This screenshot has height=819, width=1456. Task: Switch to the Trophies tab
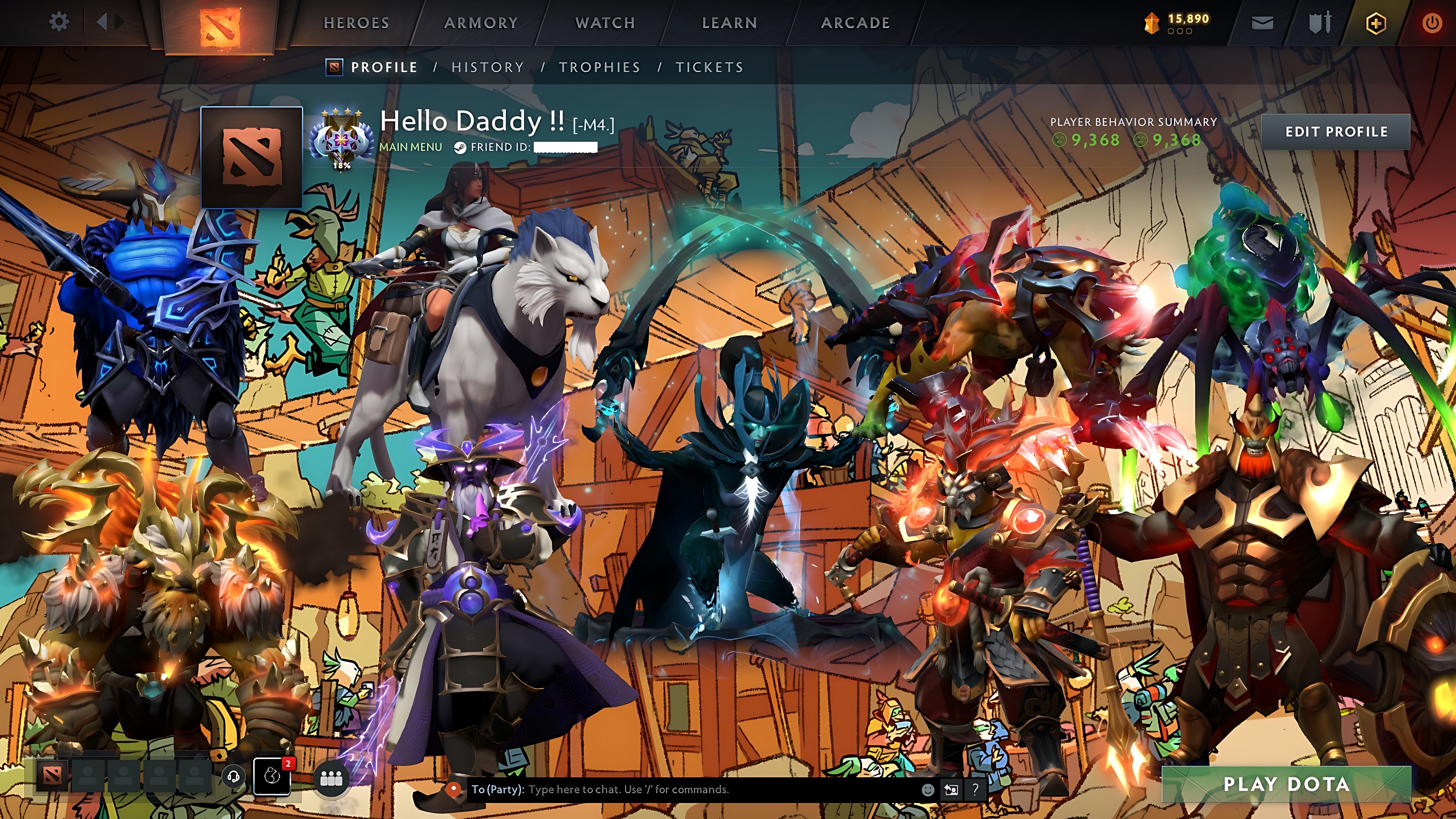(600, 67)
